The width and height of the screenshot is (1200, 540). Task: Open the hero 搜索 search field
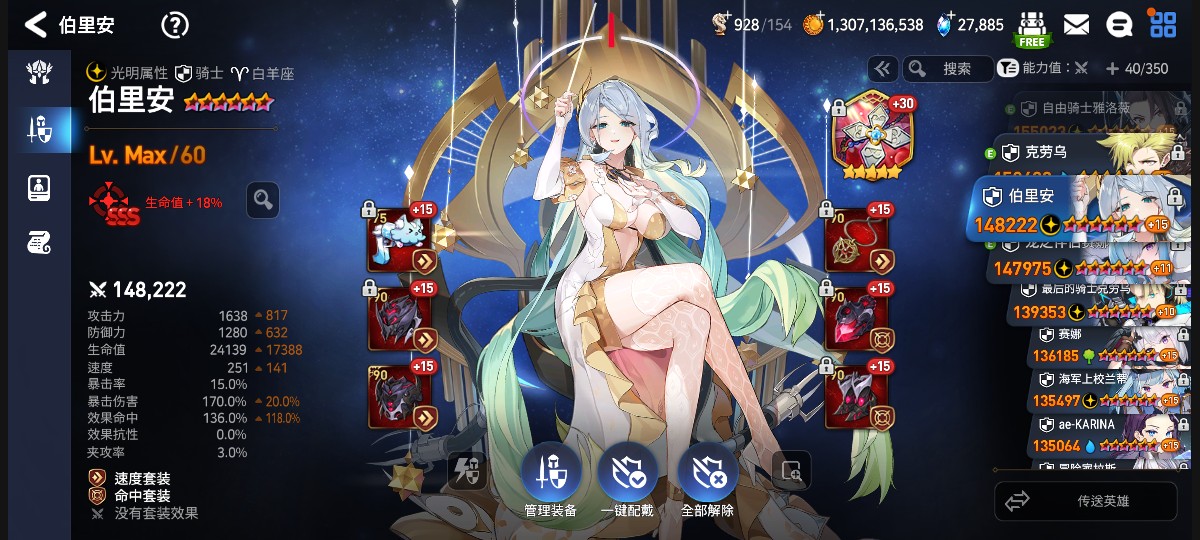click(x=946, y=68)
